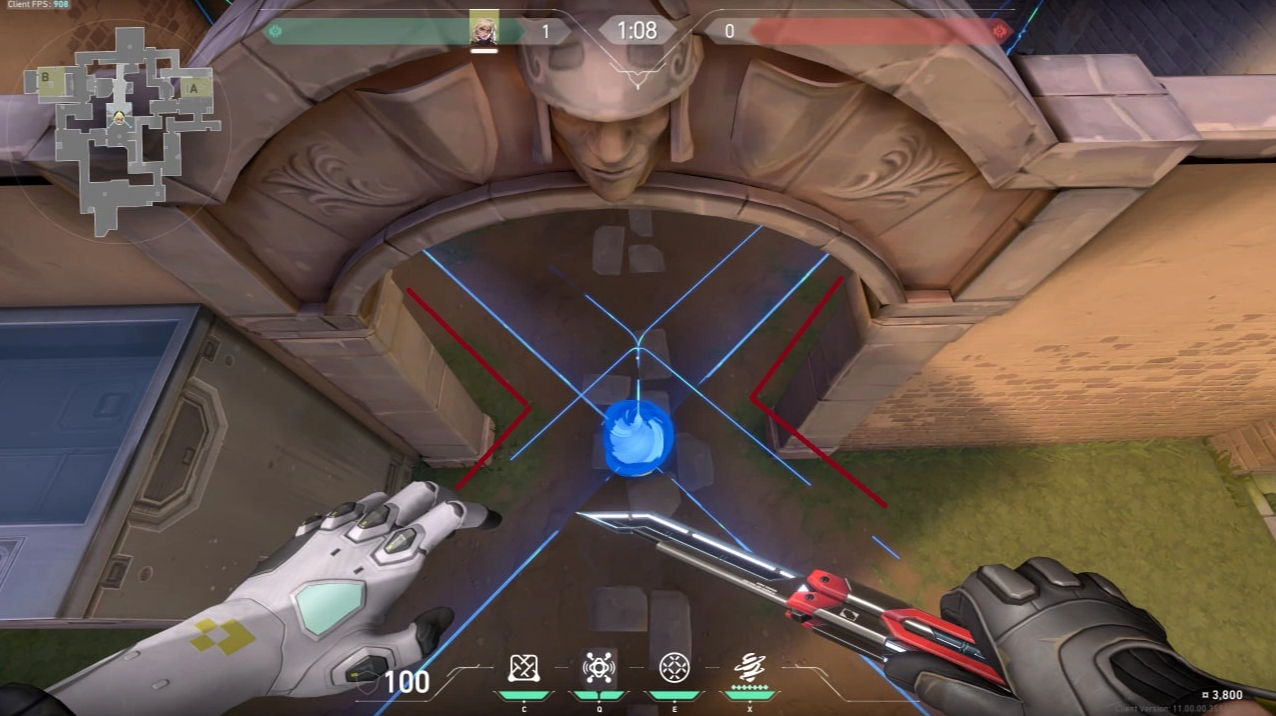
Task: Select the blonde agent portrait in top bar
Action: pyautogui.click(x=484, y=29)
